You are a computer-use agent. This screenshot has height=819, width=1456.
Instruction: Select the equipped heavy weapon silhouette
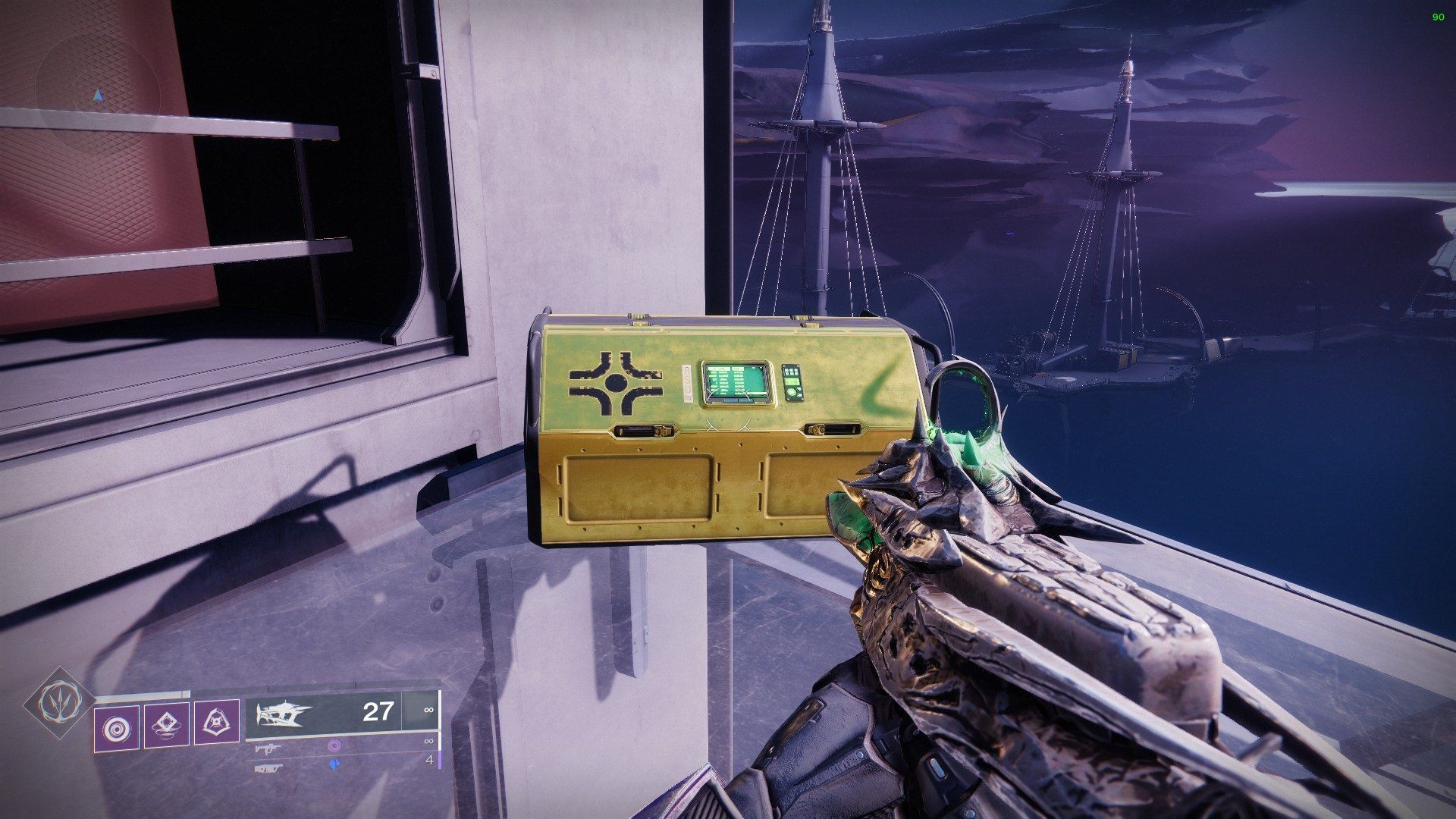pyautogui.click(x=282, y=712)
